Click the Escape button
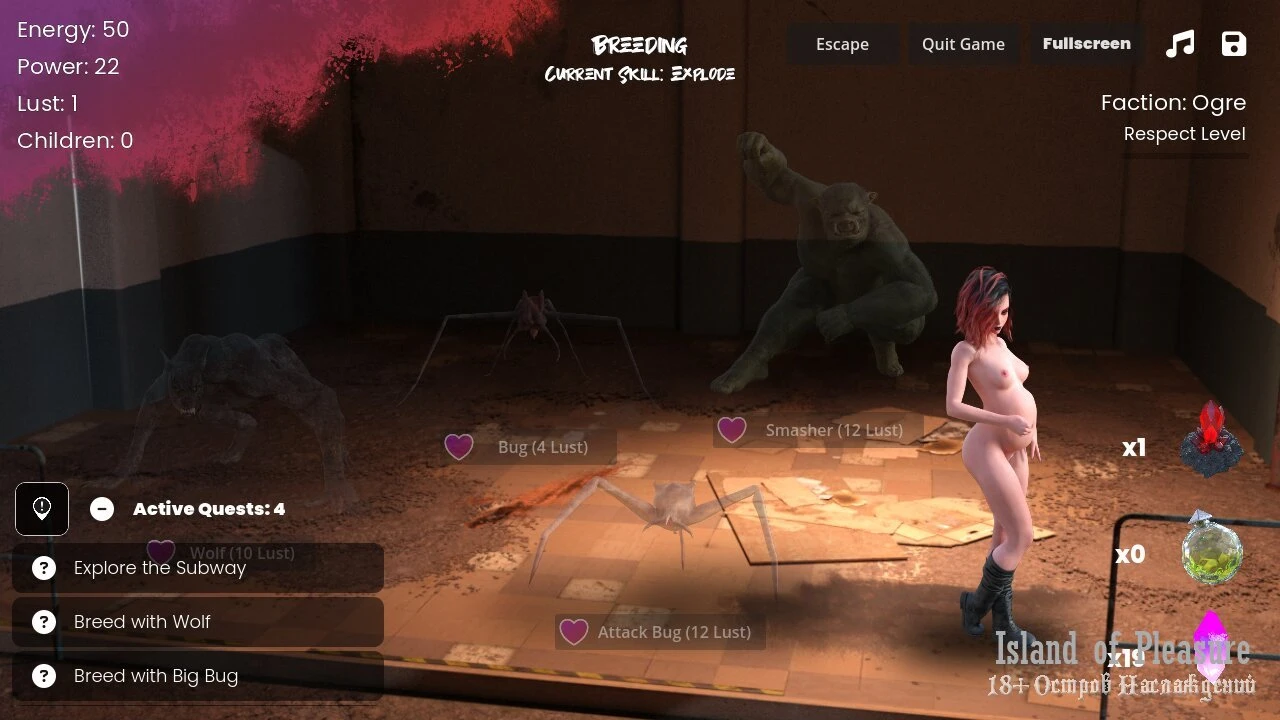The height and width of the screenshot is (720, 1280). point(842,44)
